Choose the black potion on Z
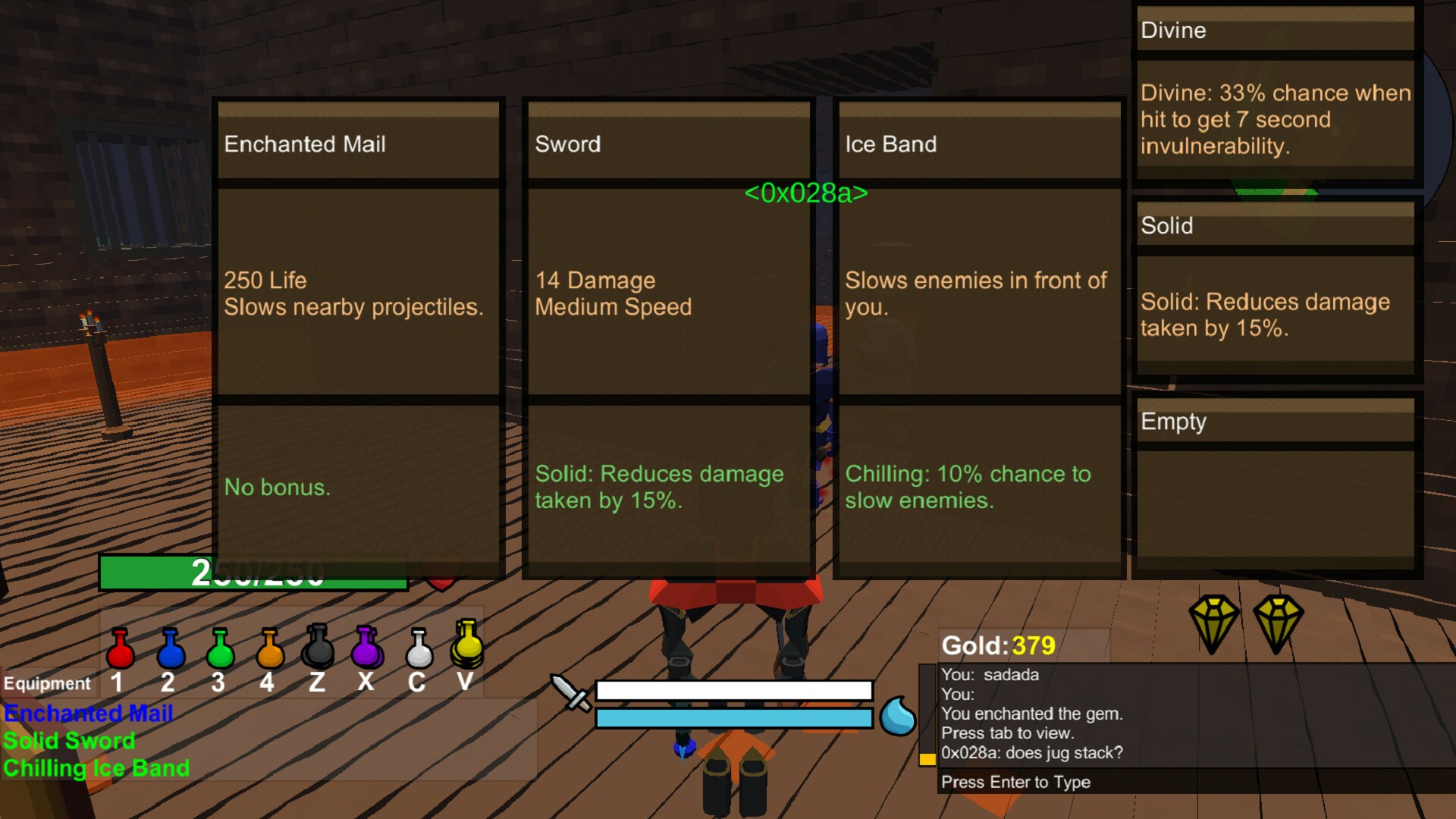Image resolution: width=1456 pixels, height=819 pixels. (318, 648)
